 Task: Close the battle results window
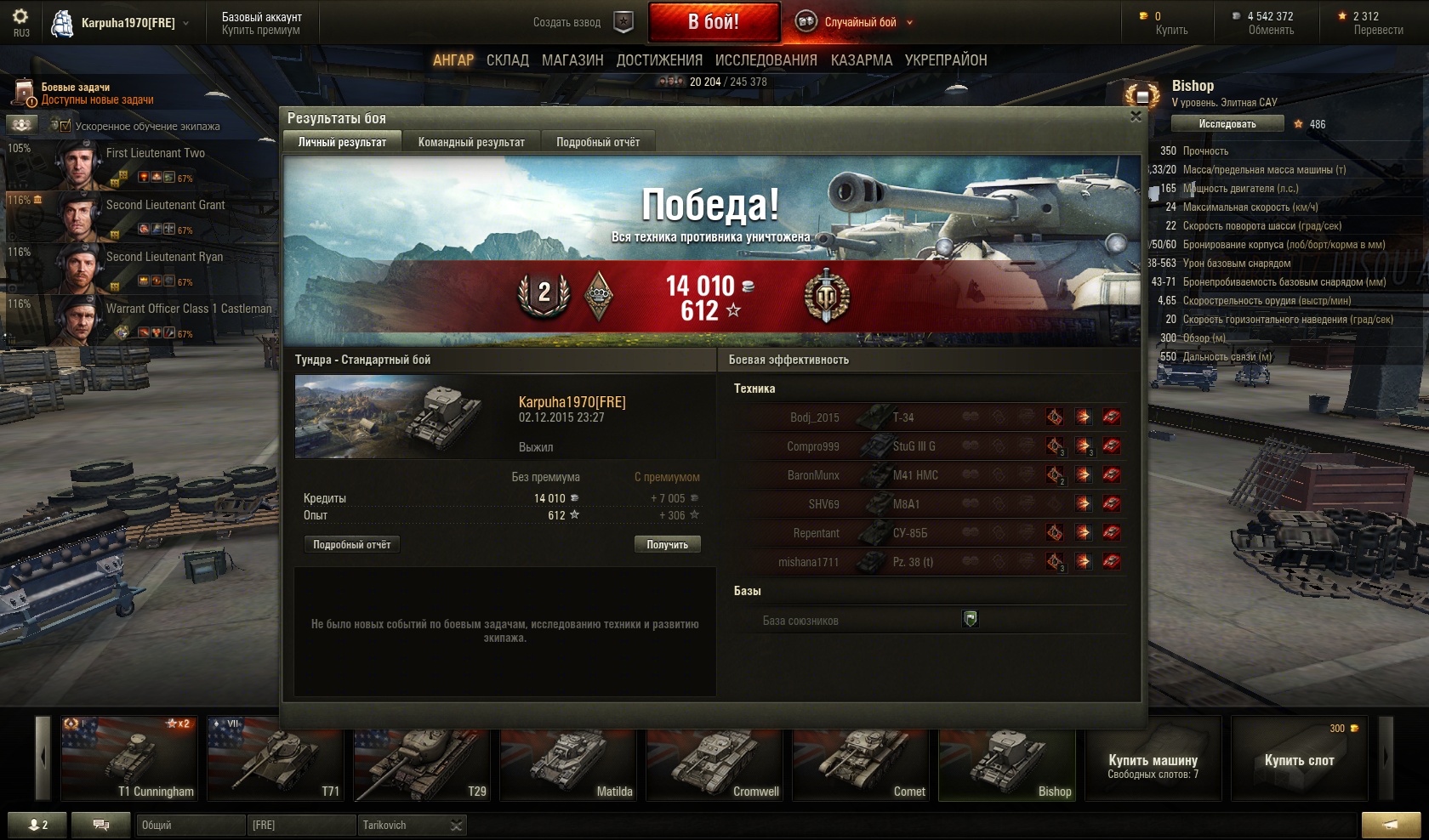[x=1136, y=116]
